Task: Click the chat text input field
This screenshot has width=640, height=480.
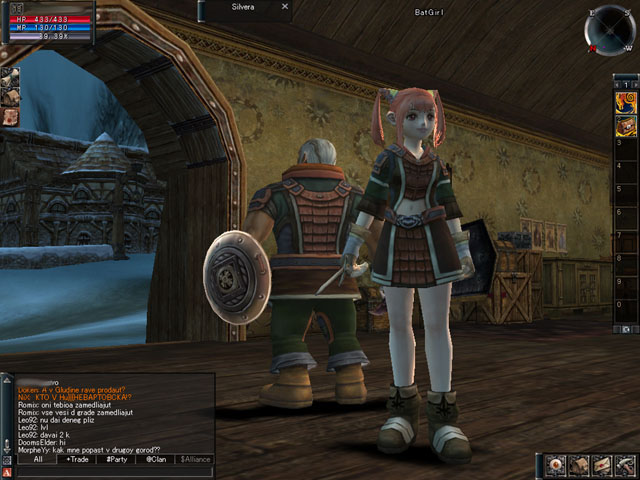Action: tap(115, 472)
